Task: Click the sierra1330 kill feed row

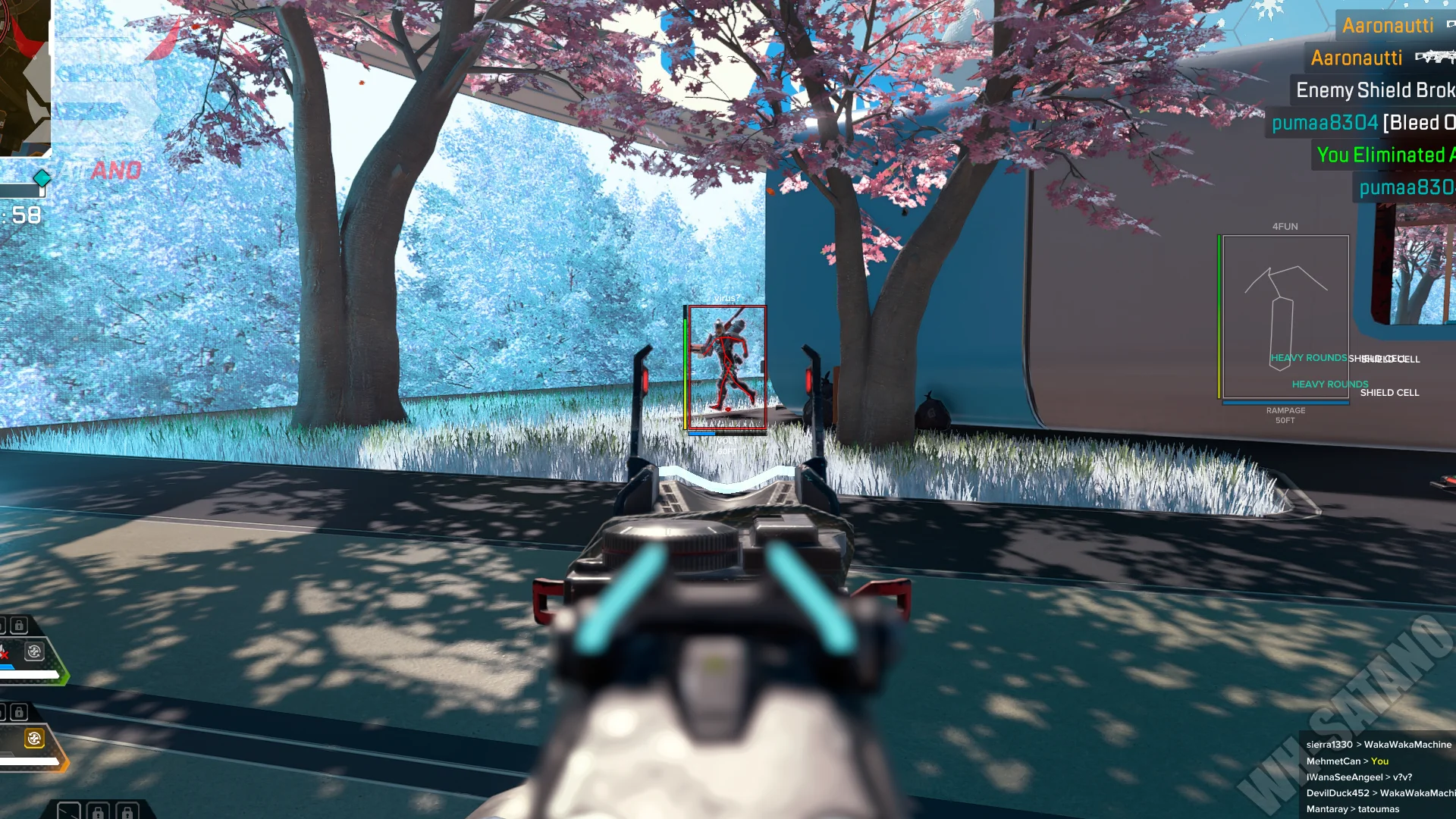Action: [1378, 745]
